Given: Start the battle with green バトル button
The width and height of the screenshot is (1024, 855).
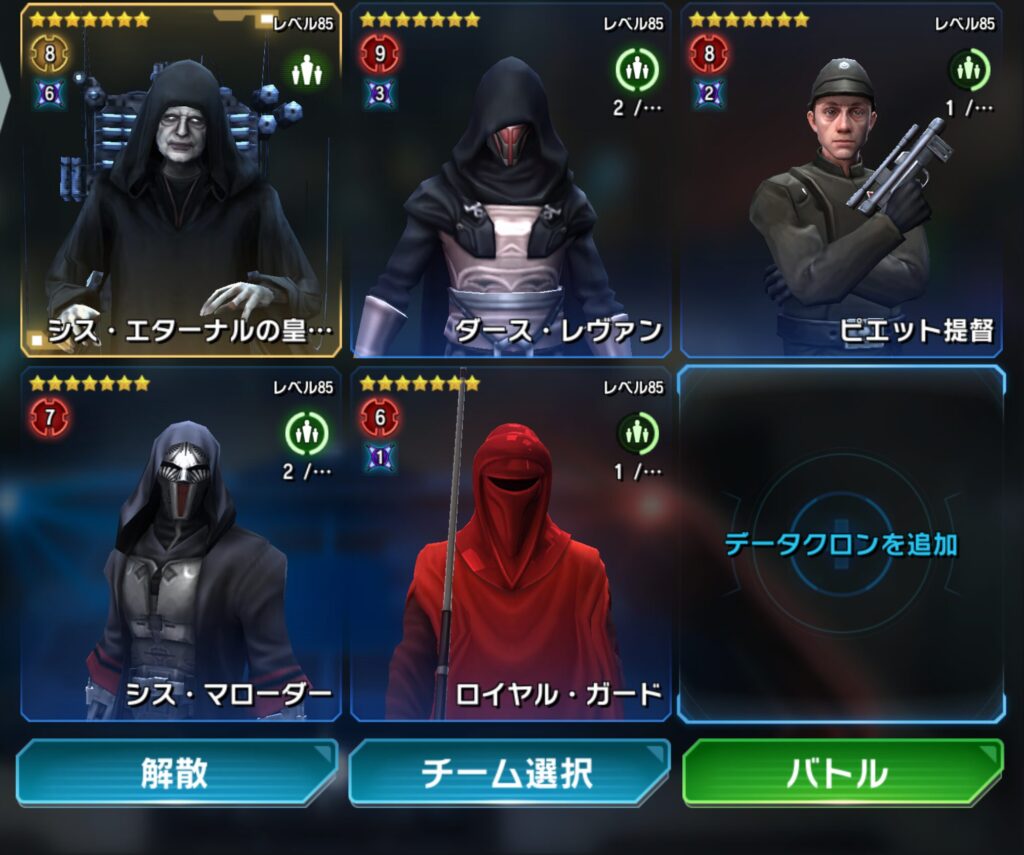Looking at the screenshot, I should [841, 772].
